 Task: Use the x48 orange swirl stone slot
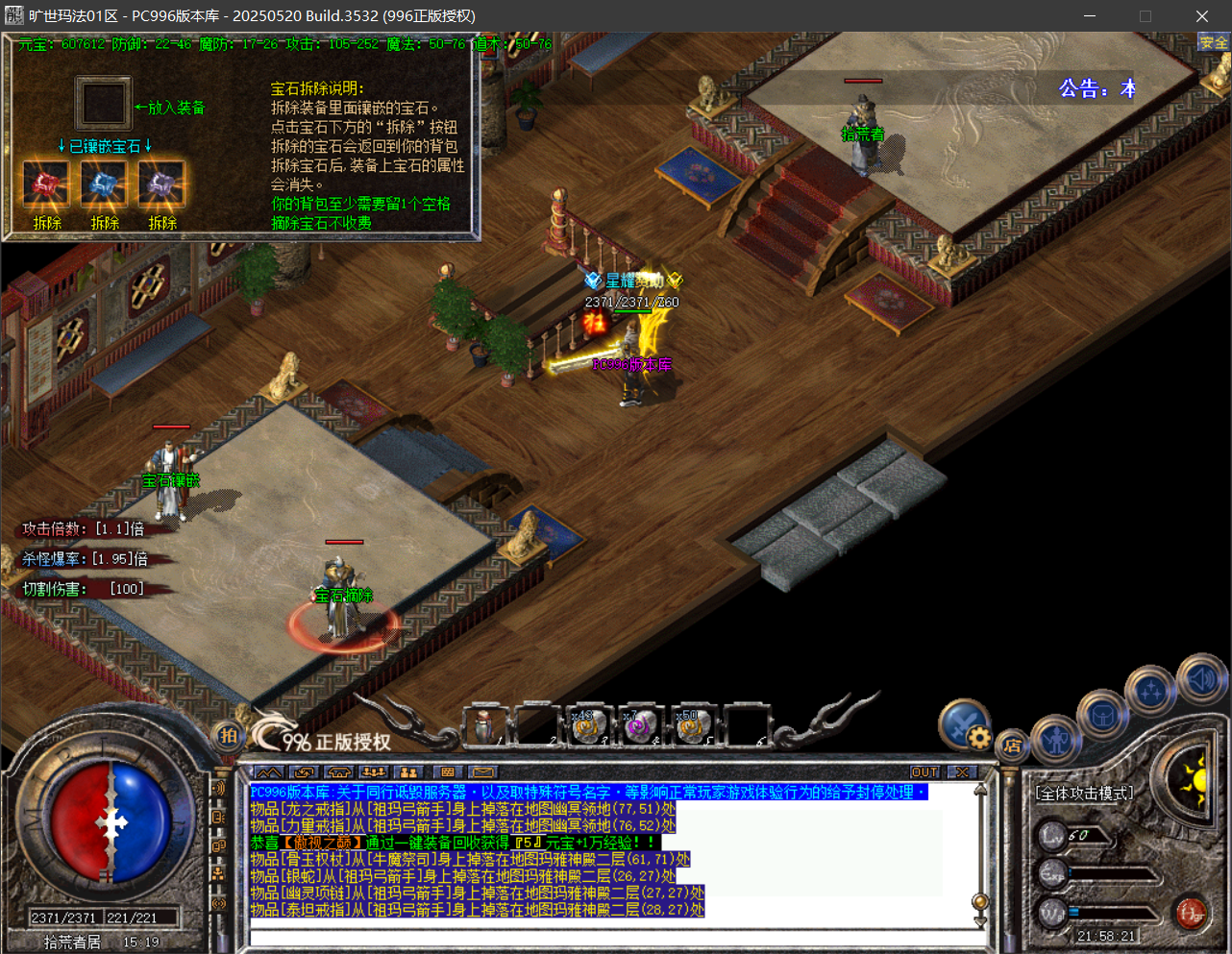click(587, 726)
